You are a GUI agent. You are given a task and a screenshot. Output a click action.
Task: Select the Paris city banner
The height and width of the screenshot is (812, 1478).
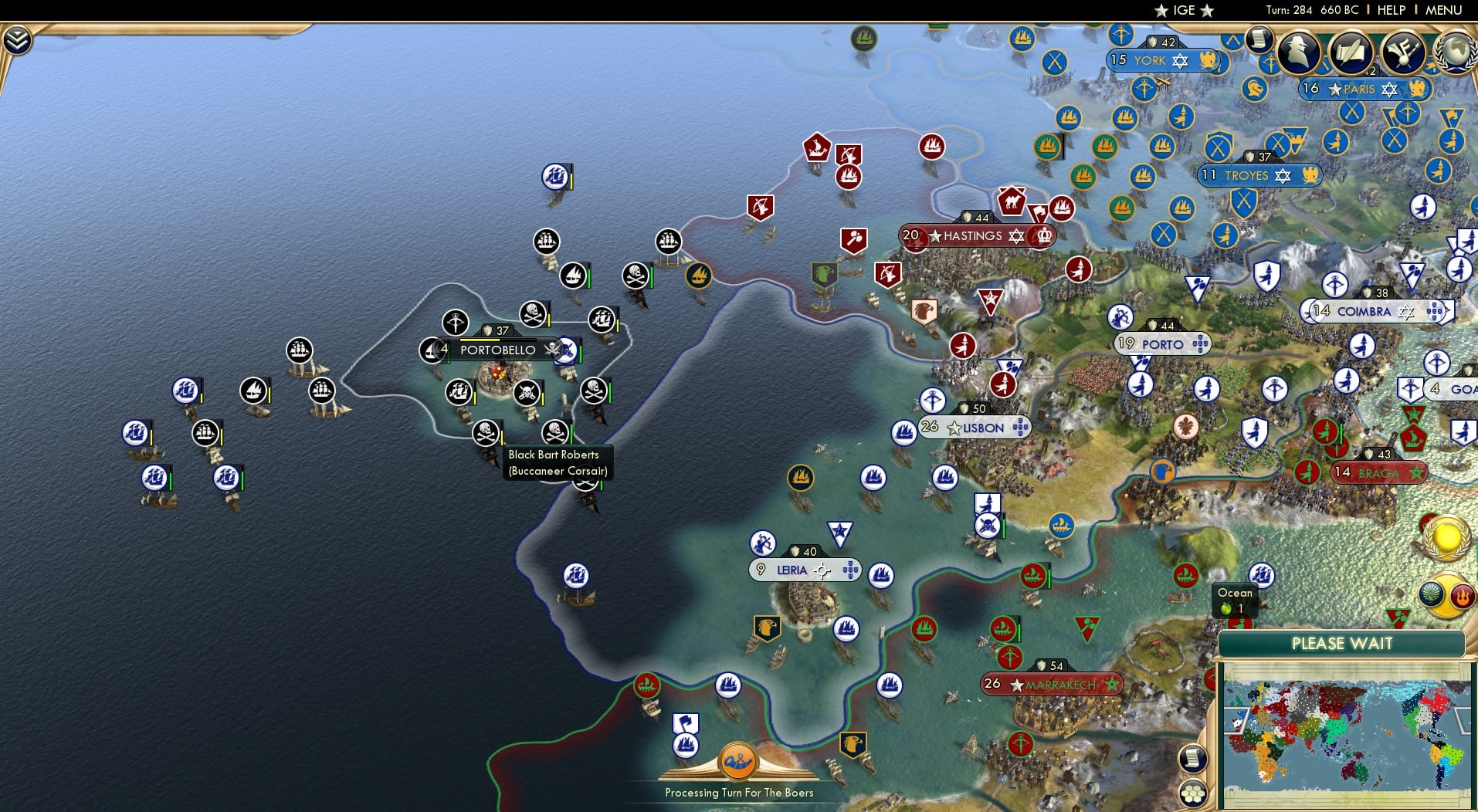click(1364, 90)
